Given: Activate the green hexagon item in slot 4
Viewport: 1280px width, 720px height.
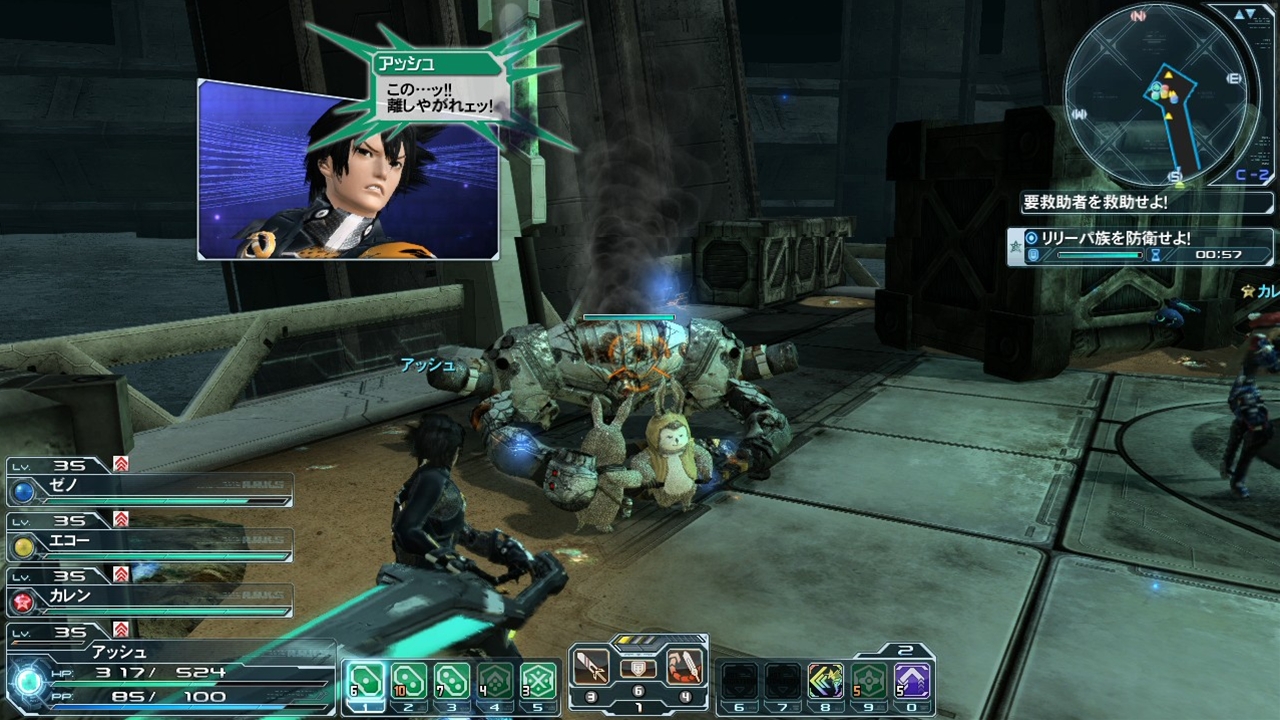Looking at the screenshot, I should (495, 680).
